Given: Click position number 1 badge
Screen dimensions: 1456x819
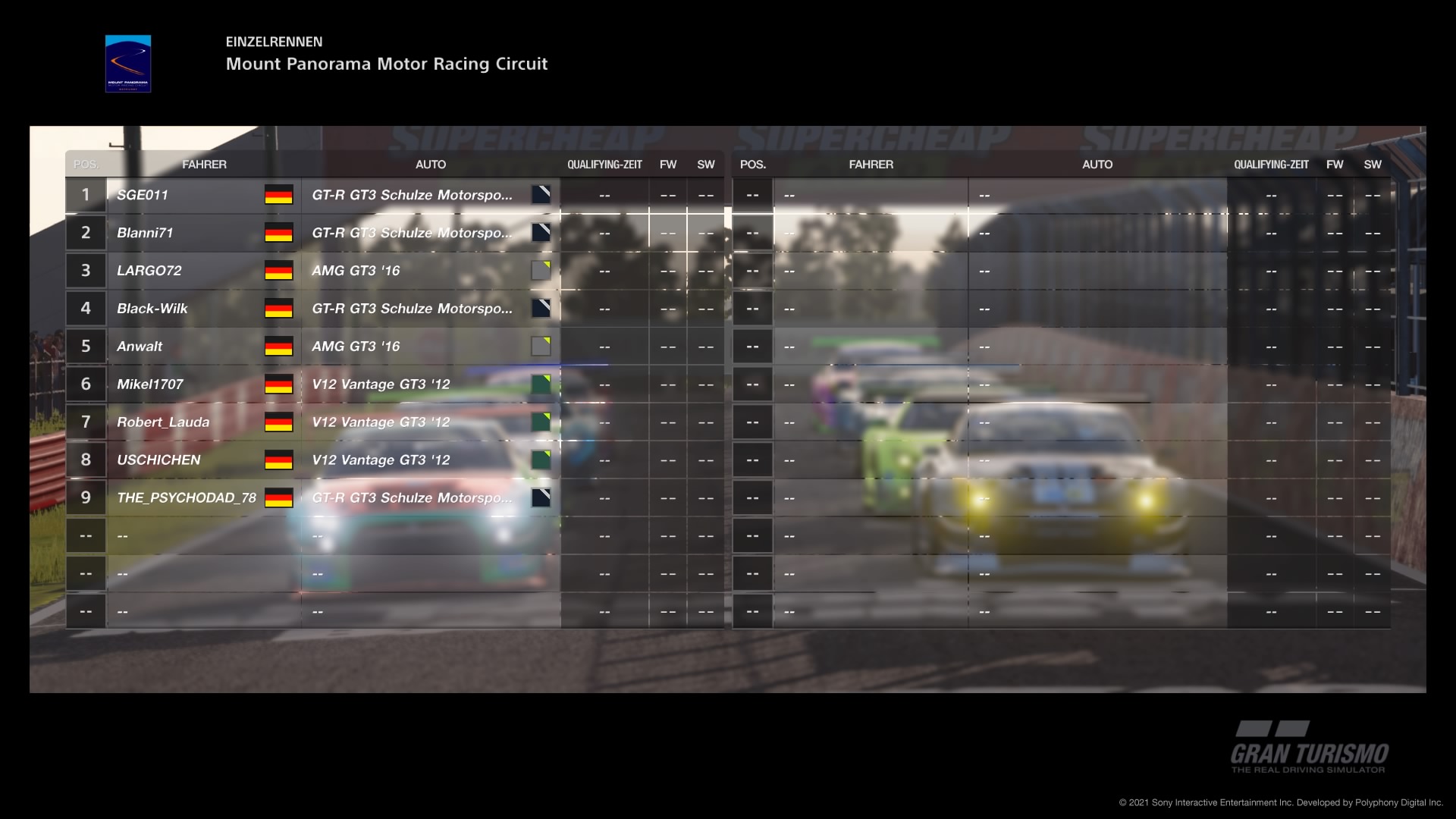Looking at the screenshot, I should pyautogui.click(x=86, y=195).
